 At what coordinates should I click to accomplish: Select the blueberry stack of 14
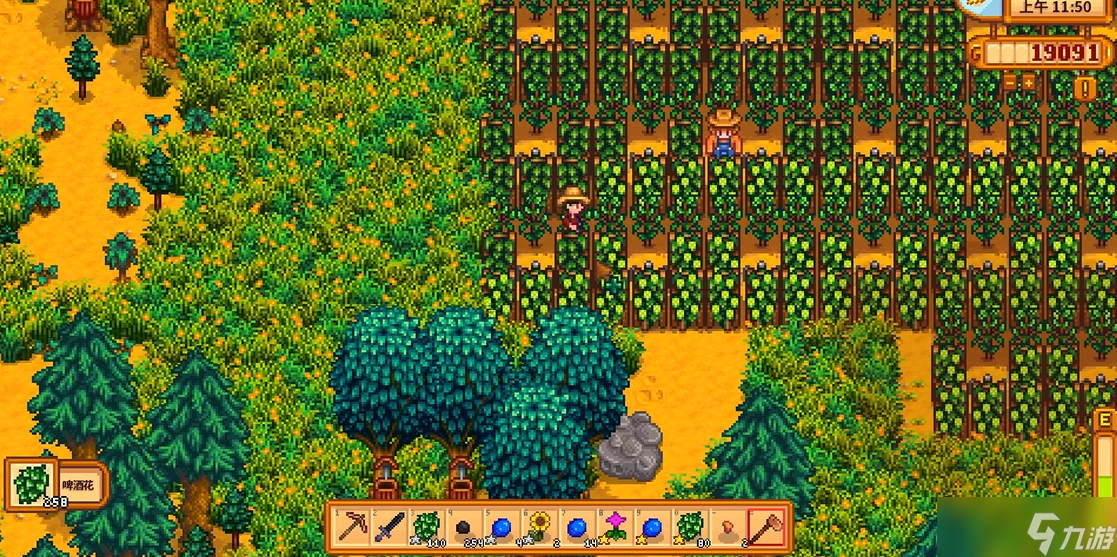click(577, 525)
